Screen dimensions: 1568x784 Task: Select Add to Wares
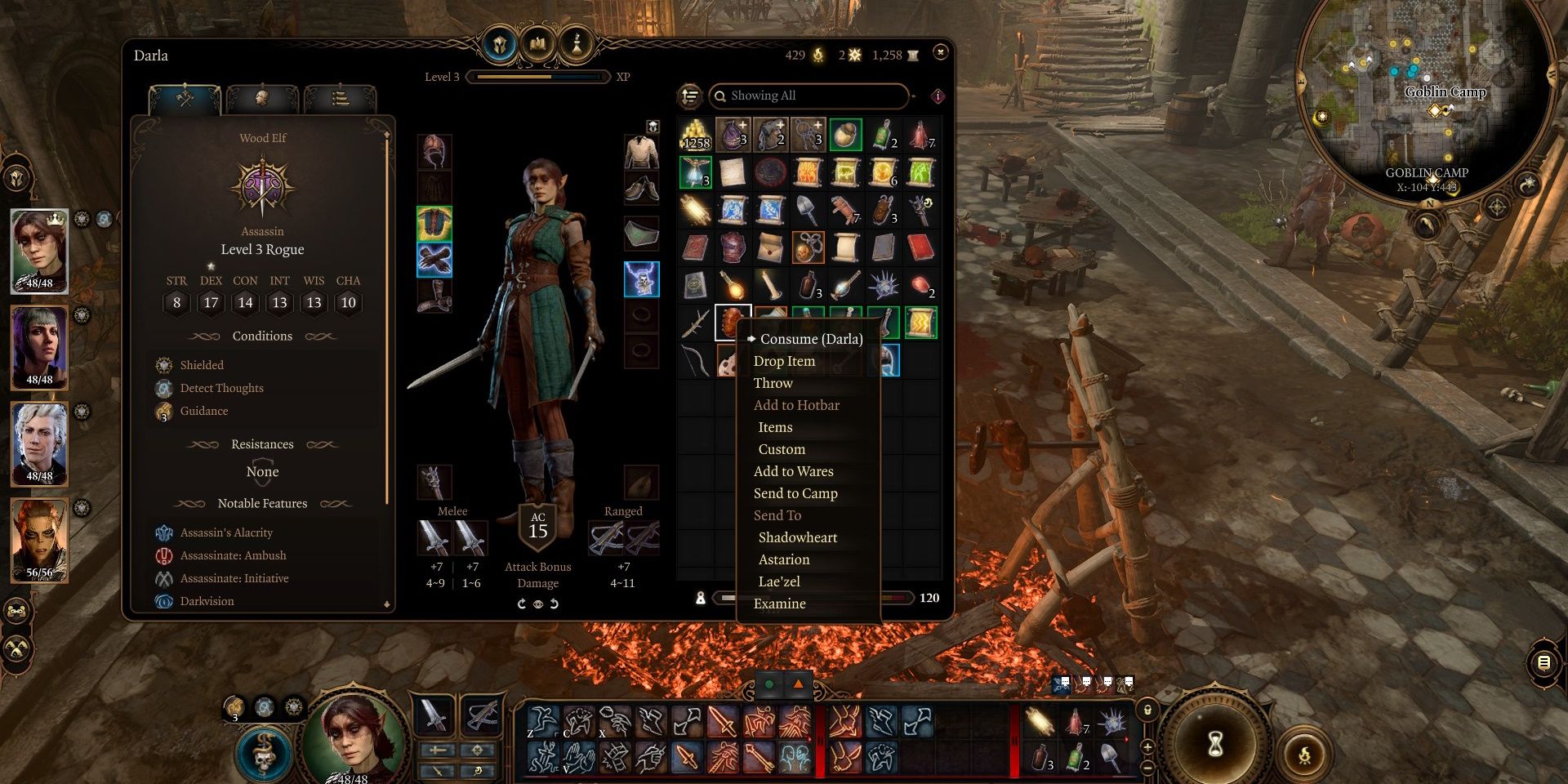pos(793,471)
